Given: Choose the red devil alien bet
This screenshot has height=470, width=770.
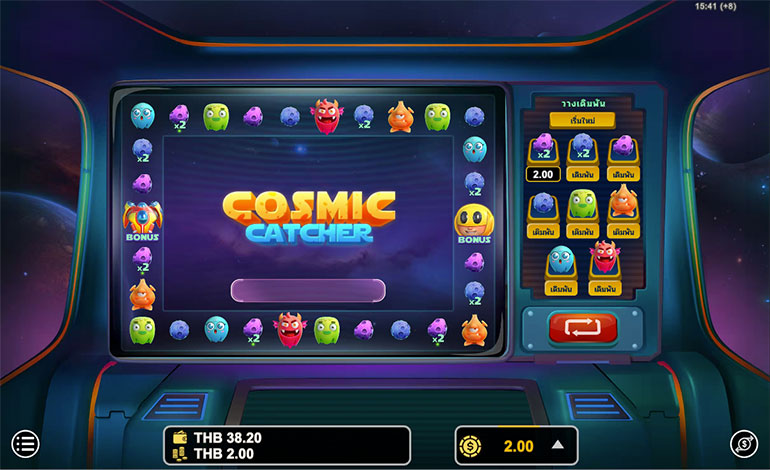Looking at the screenshot, I should 603,288.
